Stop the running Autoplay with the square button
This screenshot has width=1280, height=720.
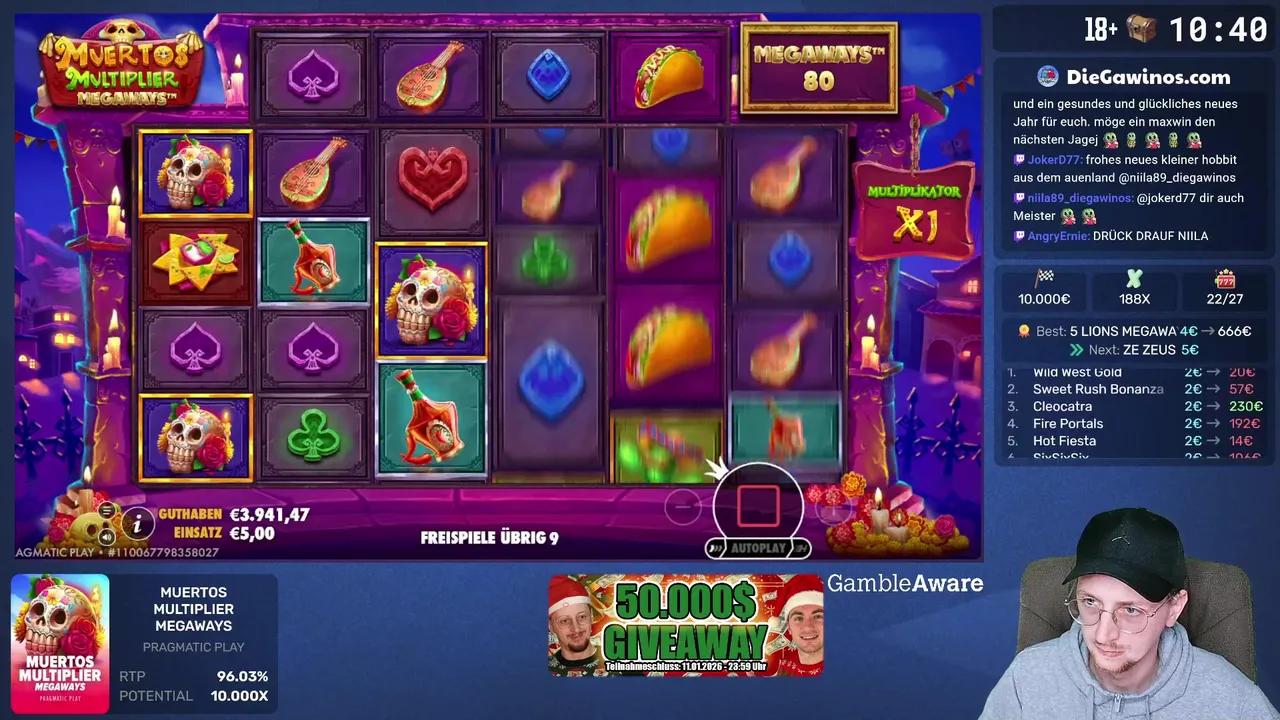coord(757,506)
